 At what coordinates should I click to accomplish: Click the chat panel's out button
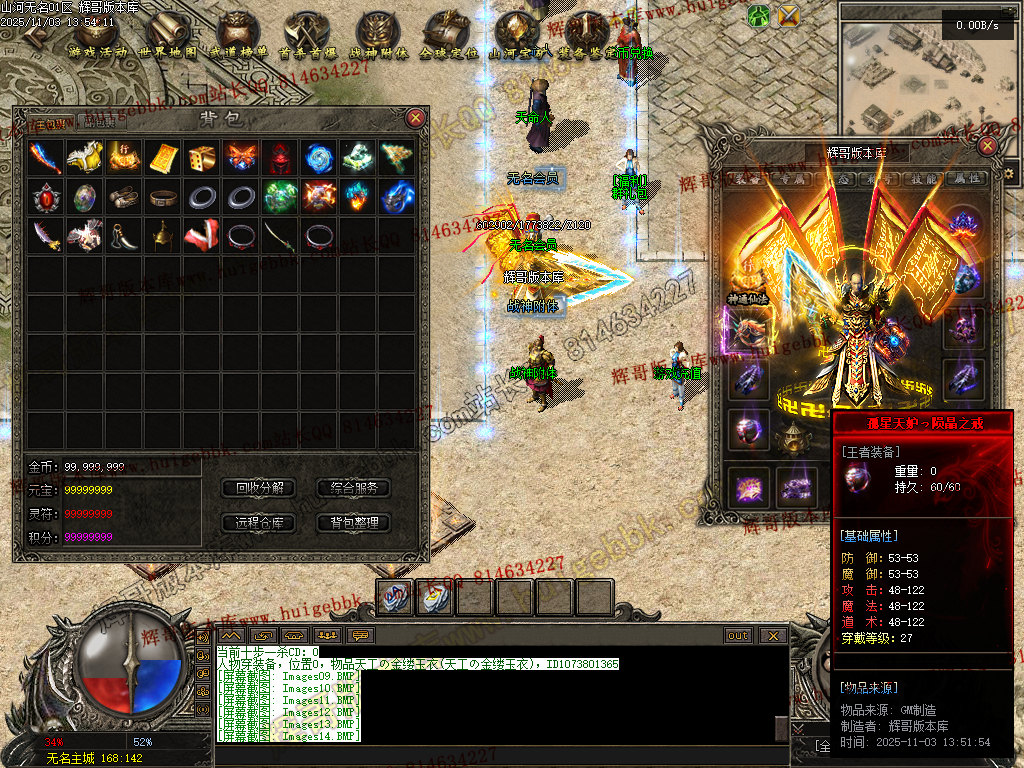tap(738, 635)
